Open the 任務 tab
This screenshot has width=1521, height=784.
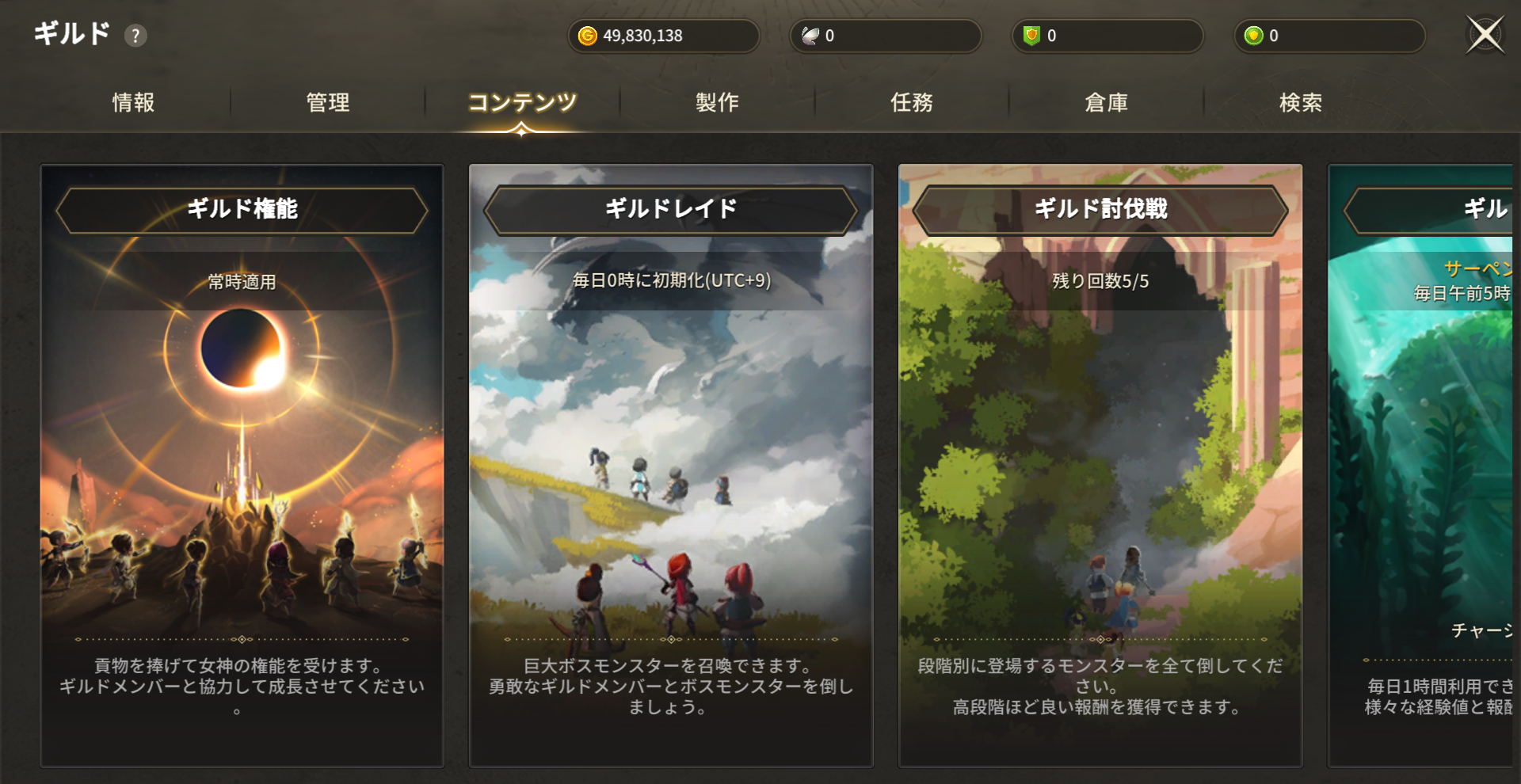tap(912, 102)
